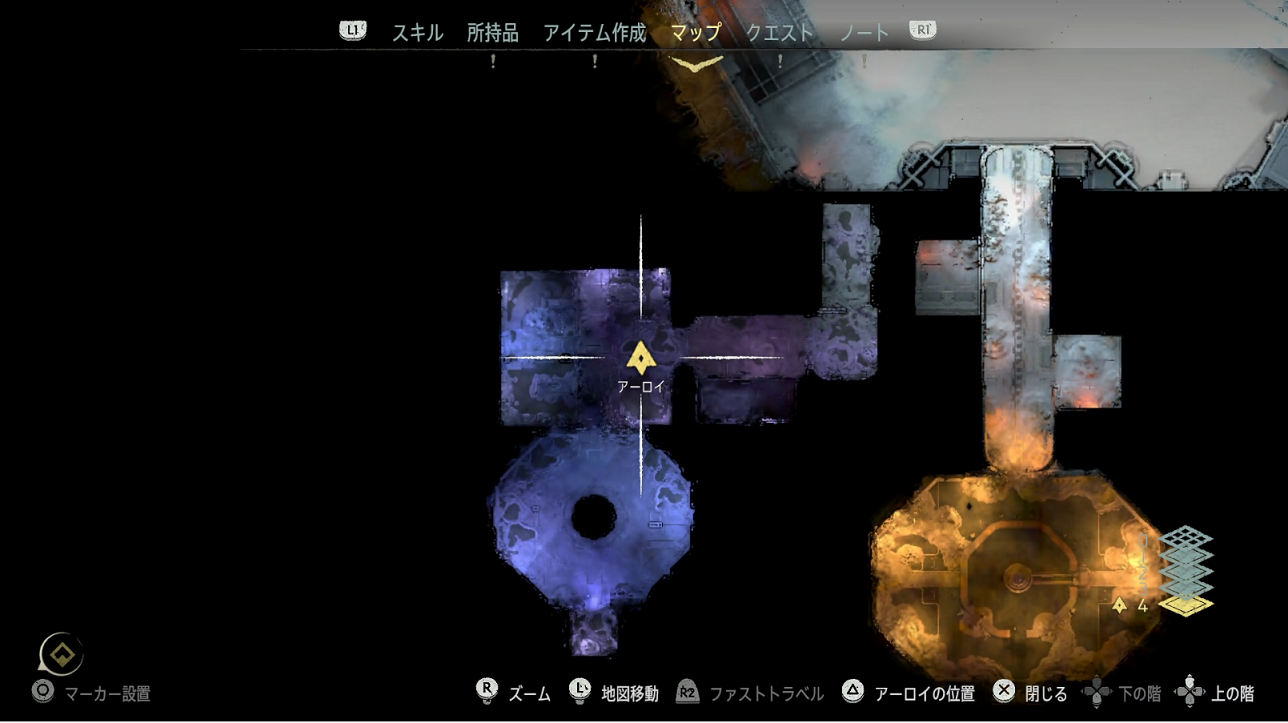The width and height of the screenshot is (1288, 723).
Task: Open the クエスト menu tab
Action: [780, 31]
